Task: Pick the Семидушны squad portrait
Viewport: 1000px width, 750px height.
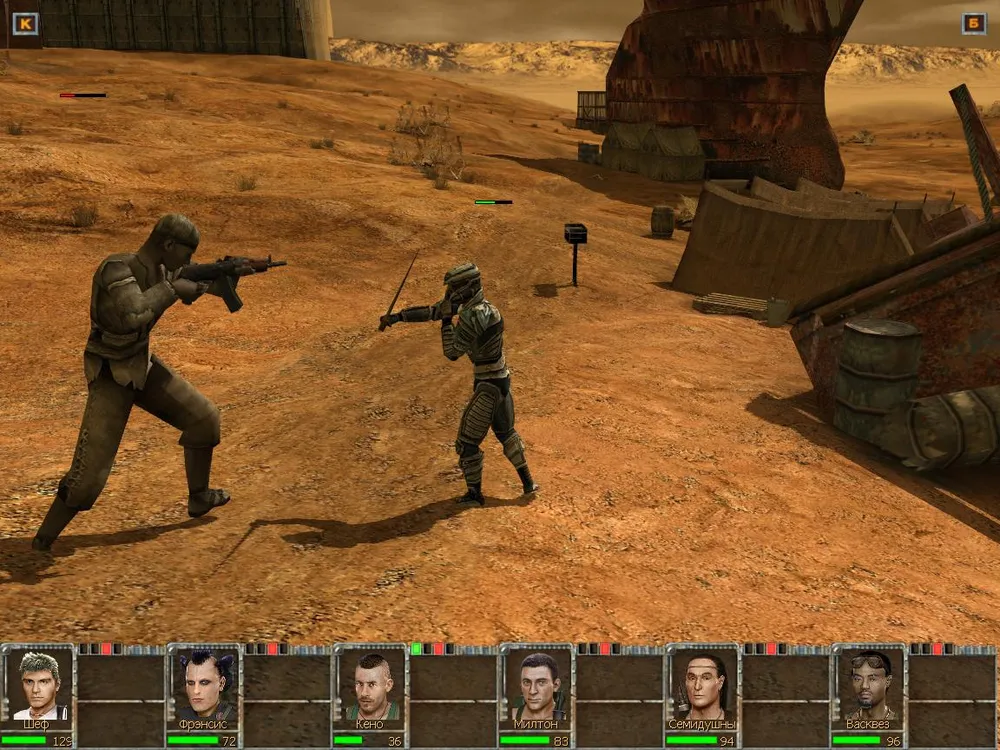Action: 704,685
